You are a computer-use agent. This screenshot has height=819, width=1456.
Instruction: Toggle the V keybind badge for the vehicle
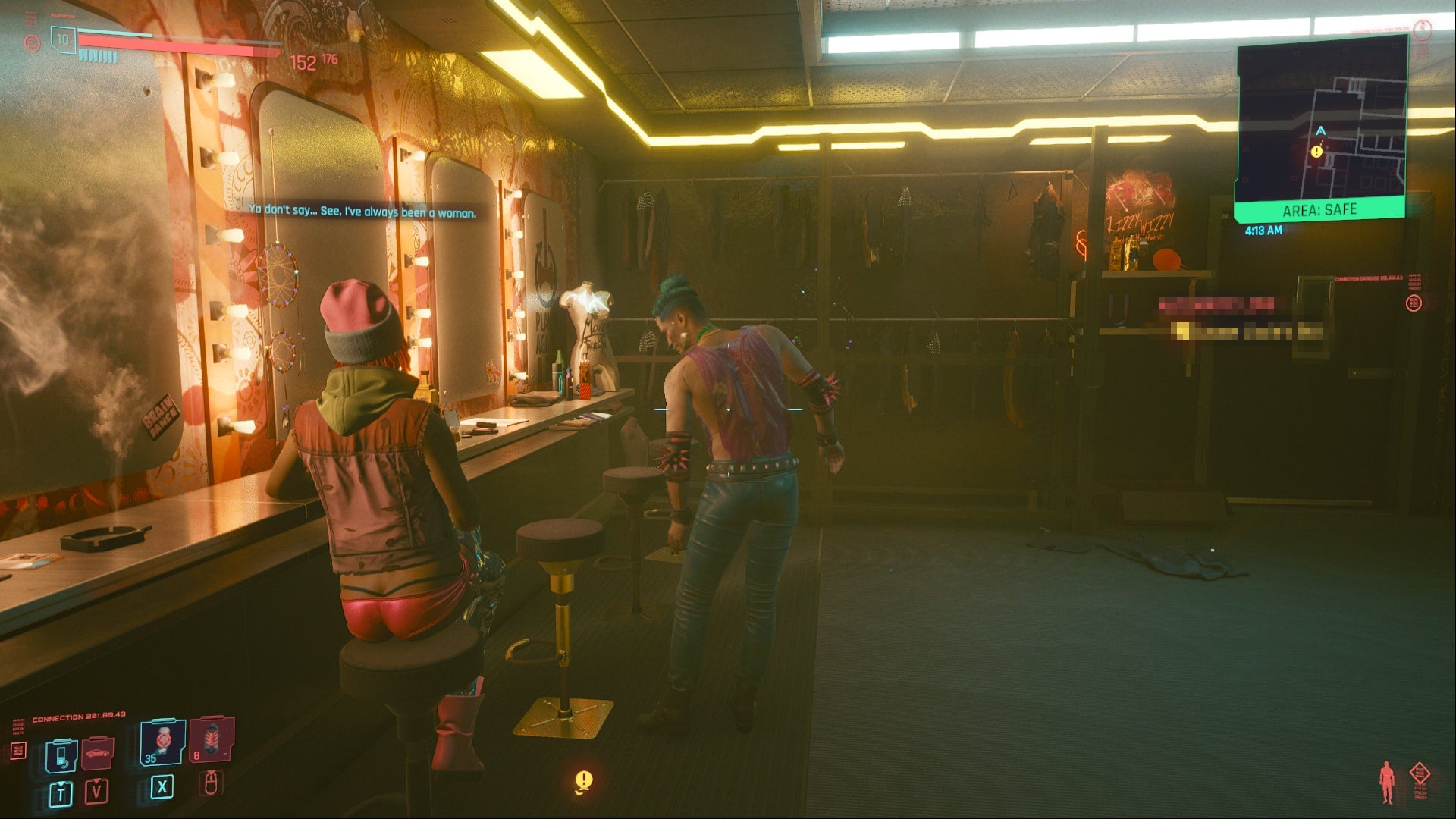96,792
